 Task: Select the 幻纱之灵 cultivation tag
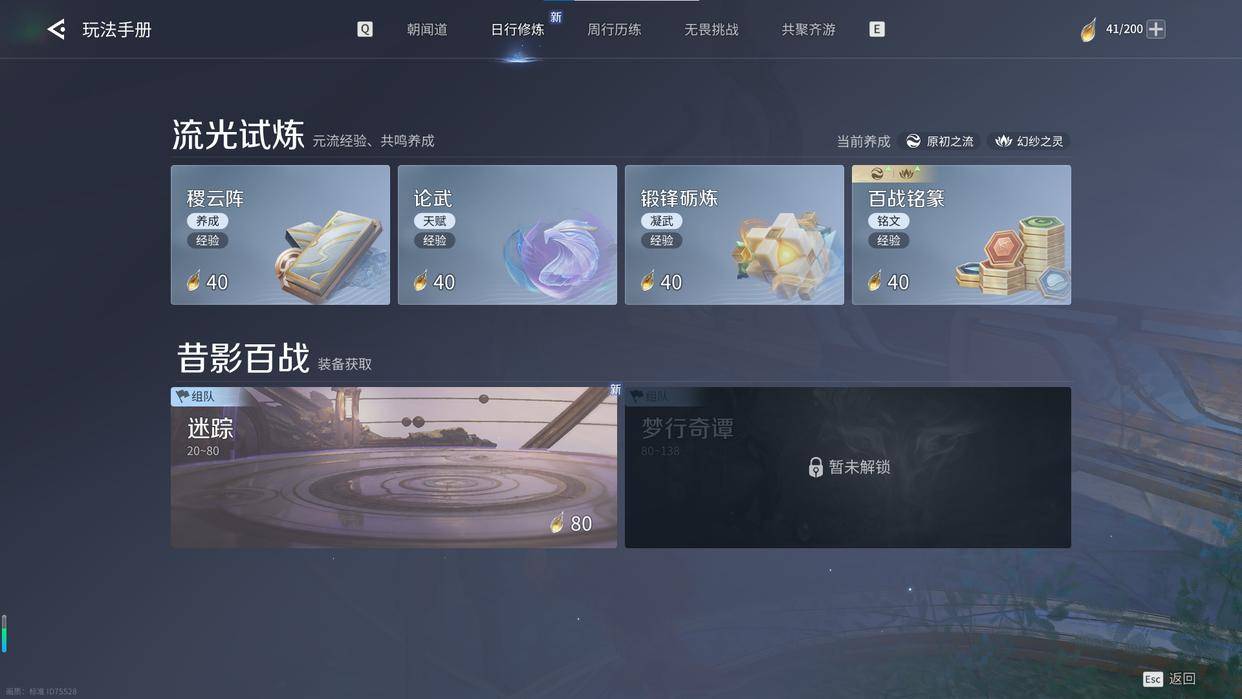coord(1029,141)
